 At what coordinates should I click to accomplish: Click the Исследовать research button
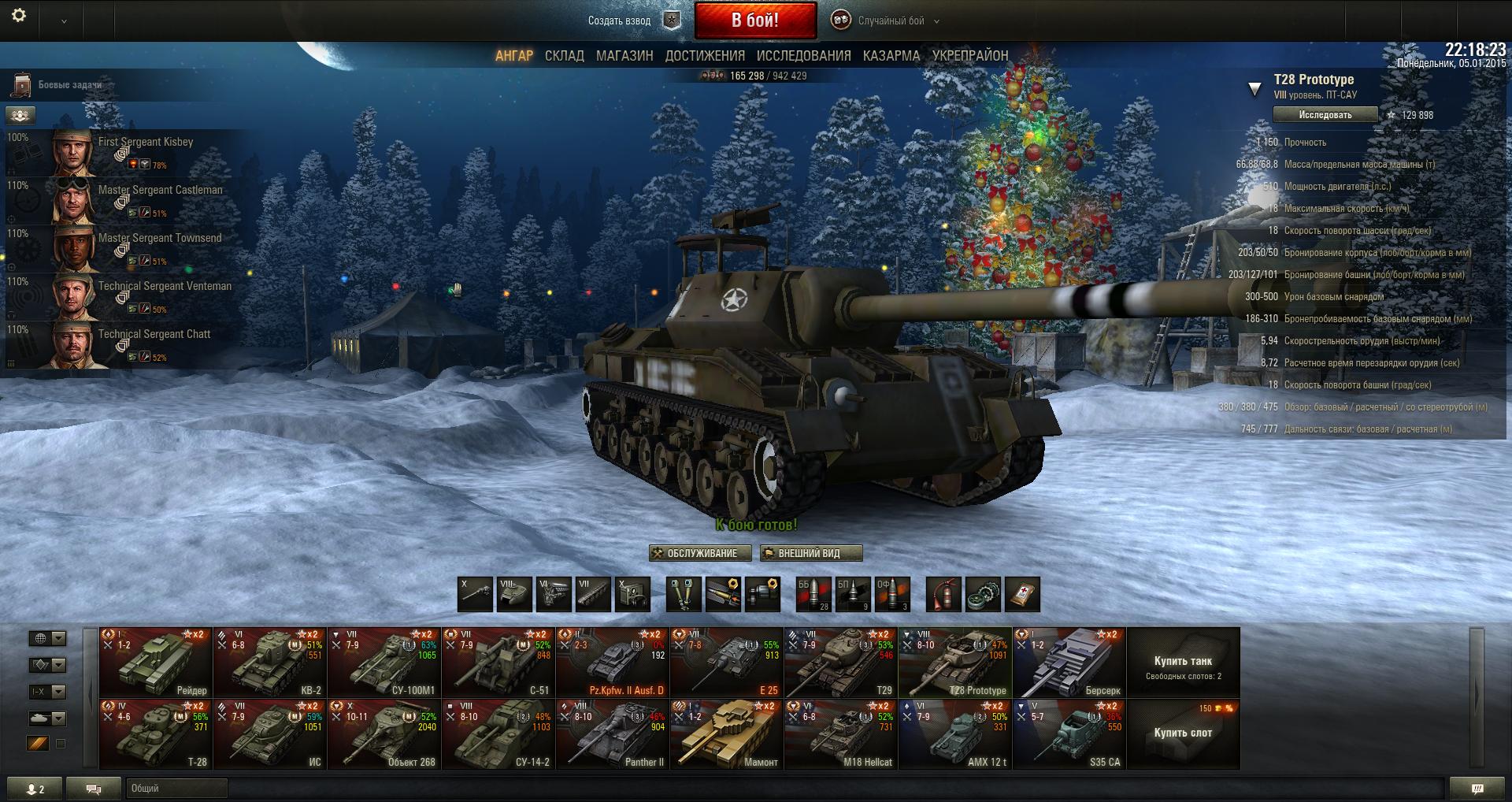(1325, 115)
